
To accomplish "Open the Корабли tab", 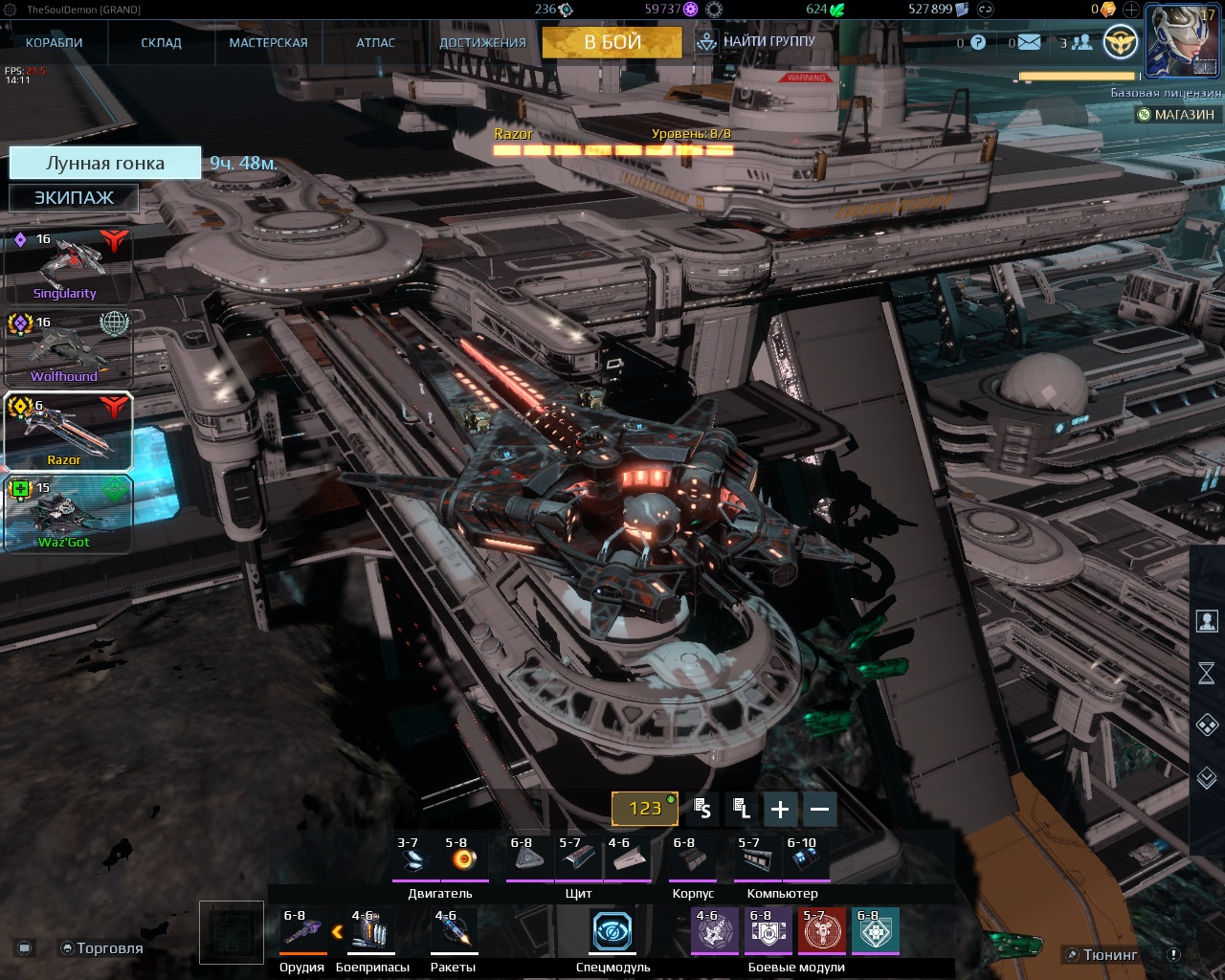I will 54,42.
